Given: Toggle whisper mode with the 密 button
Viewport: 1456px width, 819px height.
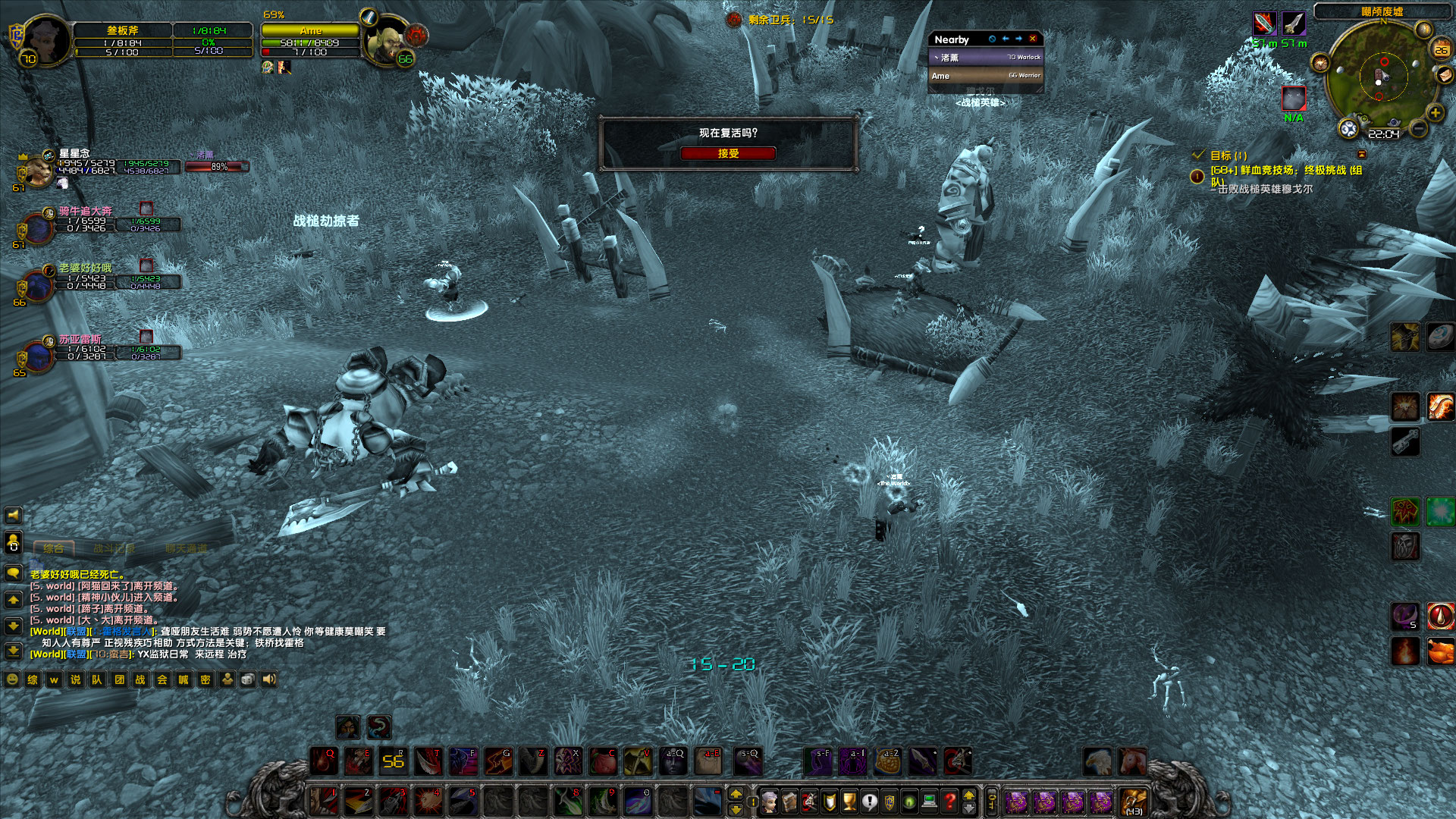Looking at the screenshot, I should pos(206,680).
